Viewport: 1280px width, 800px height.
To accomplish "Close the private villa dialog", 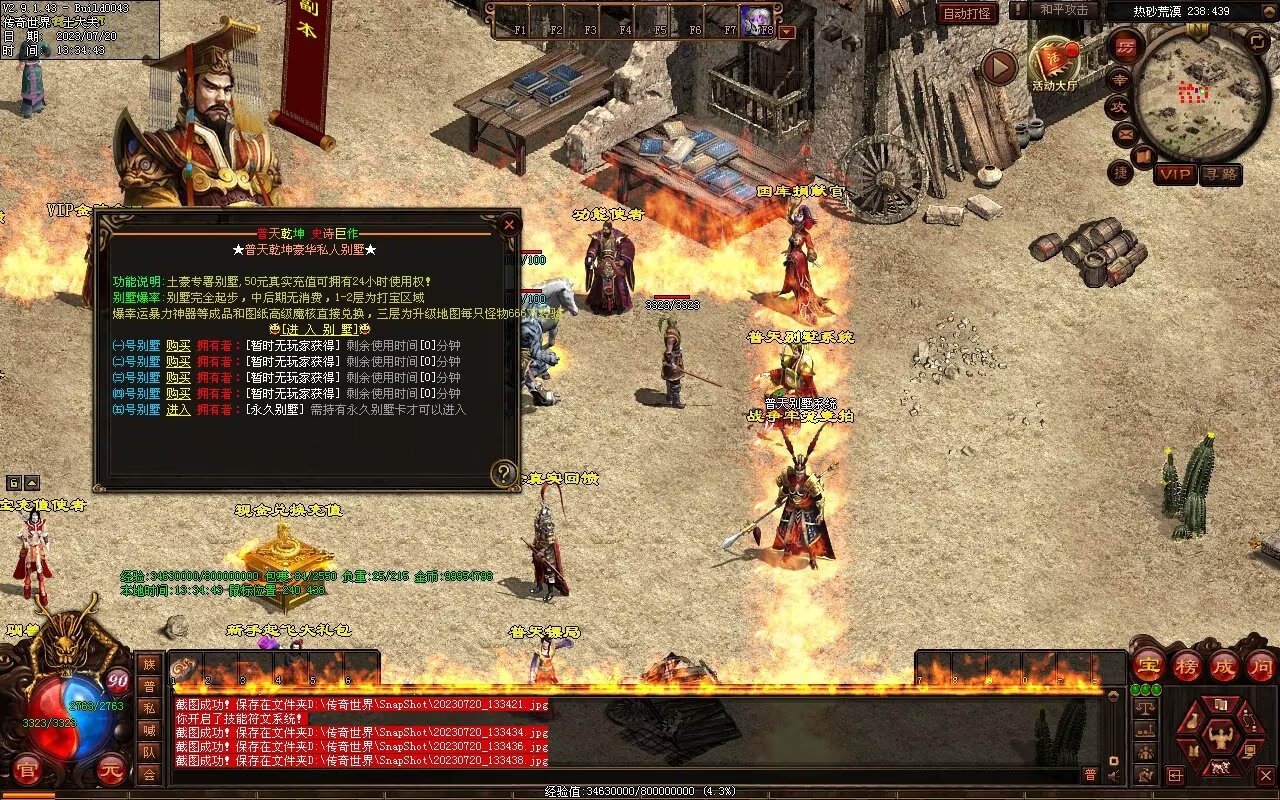I will pos(509,225).
